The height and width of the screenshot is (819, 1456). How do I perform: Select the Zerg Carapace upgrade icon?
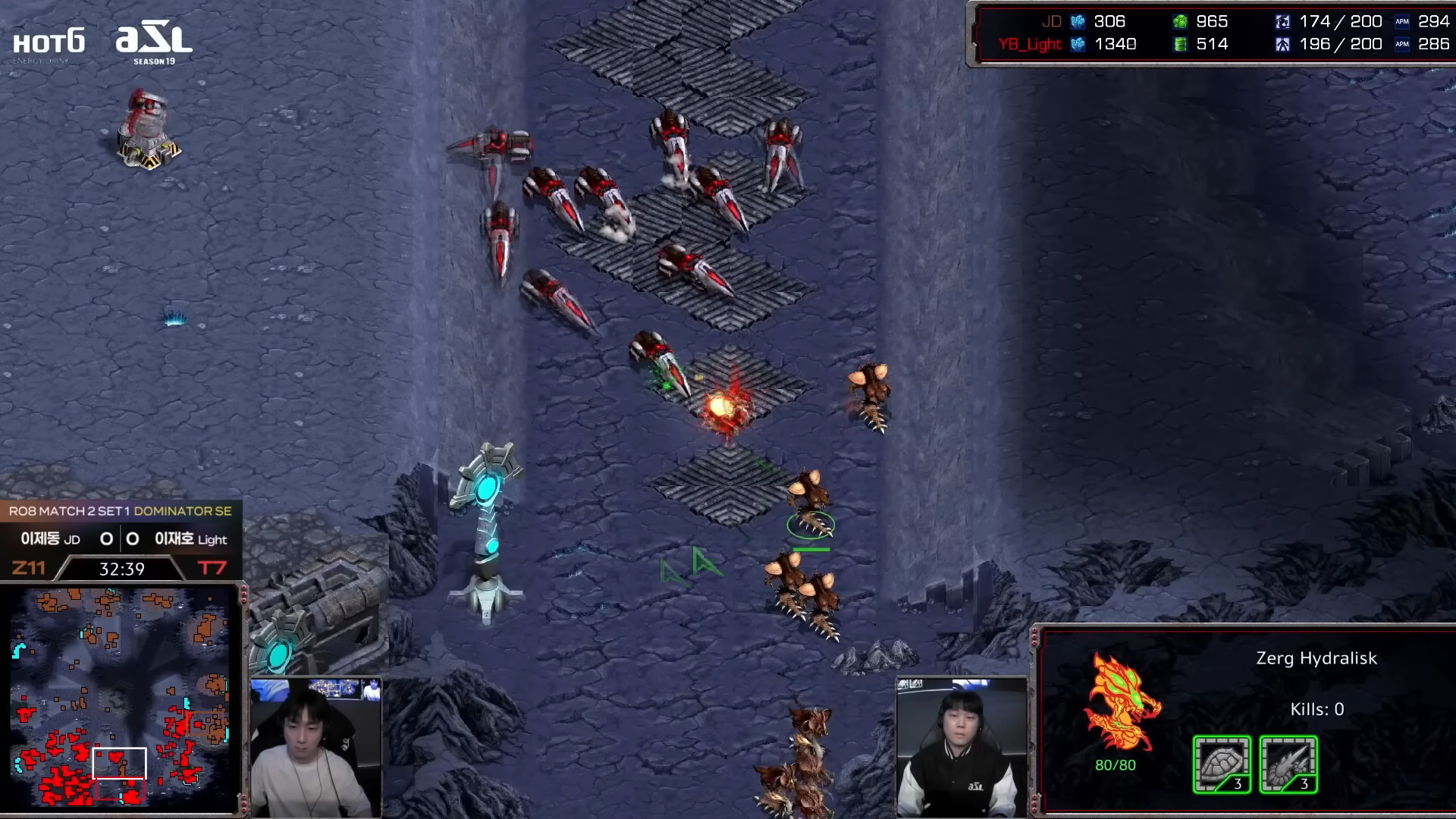pos(1222,764)
